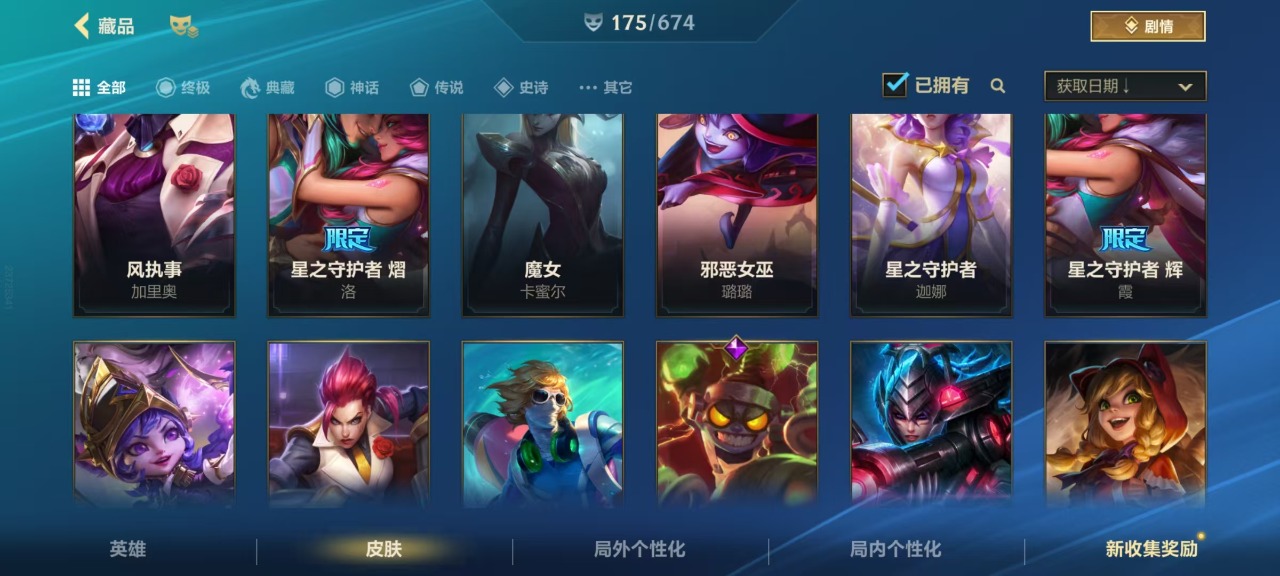This screenshot has height=576, width=1280.
Task: Show only 传说 rarity skins
Action: click(x=437, y=88)
